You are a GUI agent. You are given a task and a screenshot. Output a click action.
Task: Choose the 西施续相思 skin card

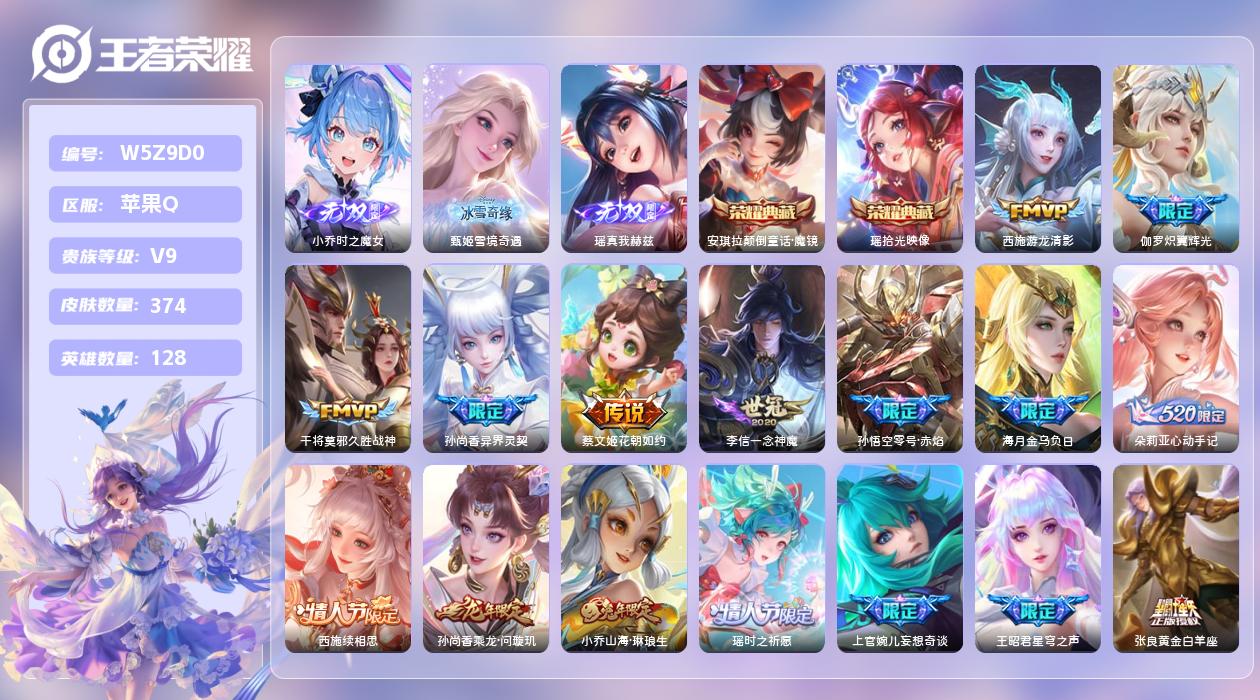348,558
